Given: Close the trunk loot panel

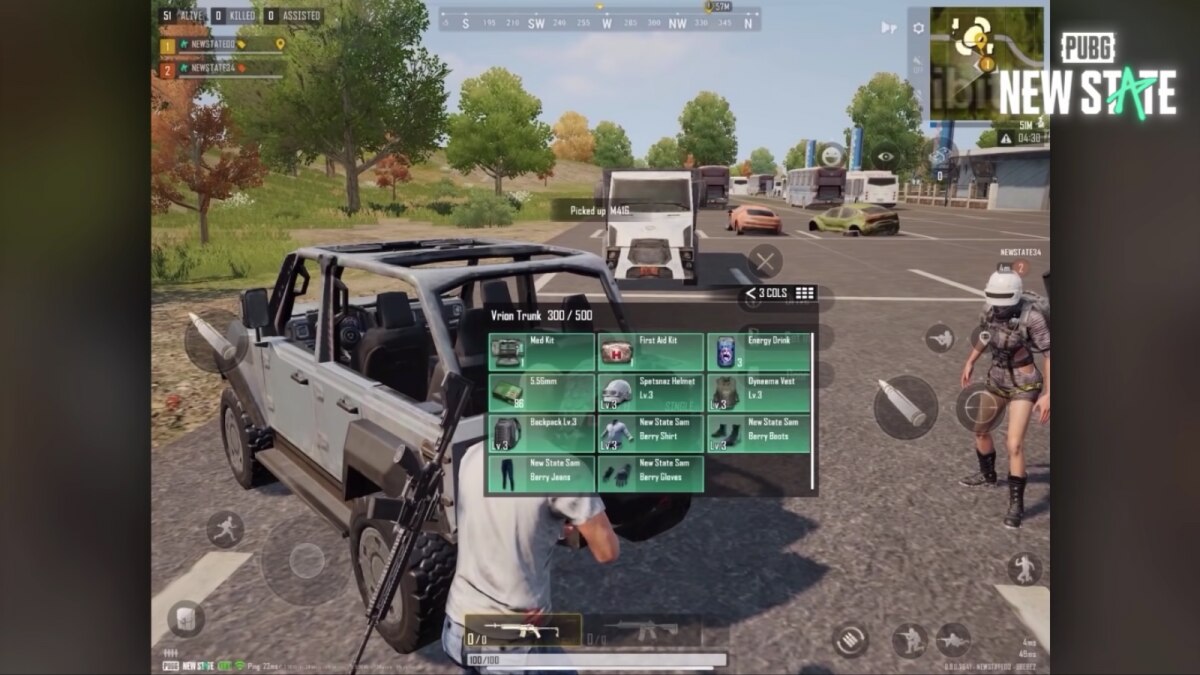Looking at the screenshot, I should click(765, 262).
